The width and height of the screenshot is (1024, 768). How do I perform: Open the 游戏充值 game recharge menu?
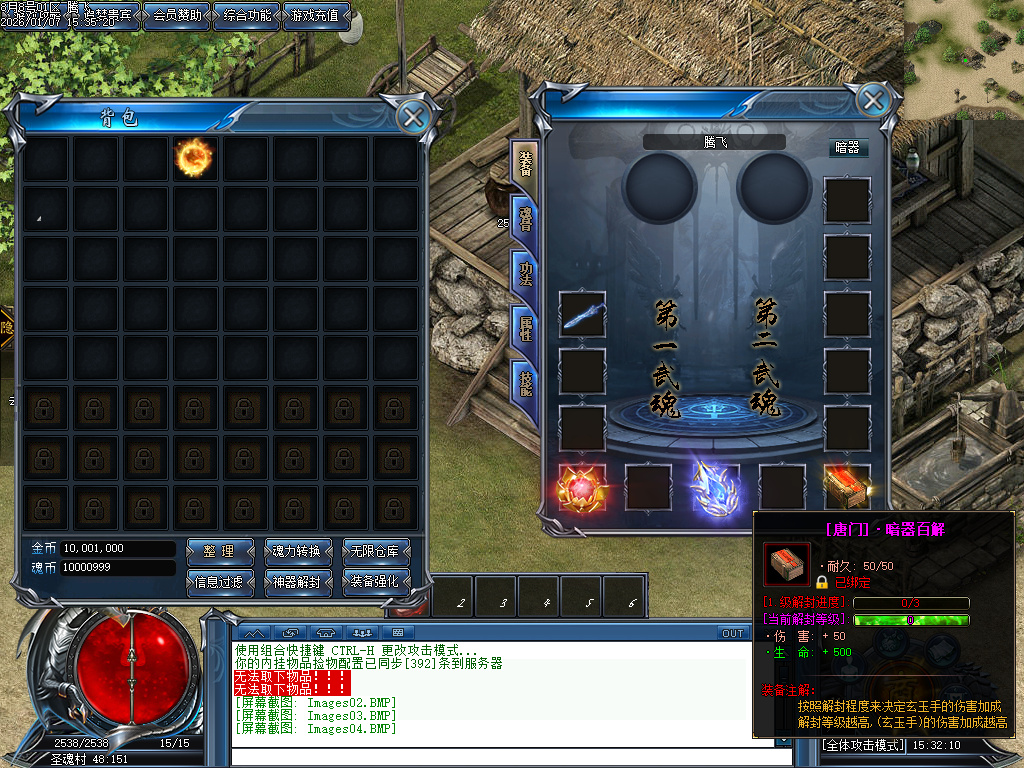click(x=317, y=16)
